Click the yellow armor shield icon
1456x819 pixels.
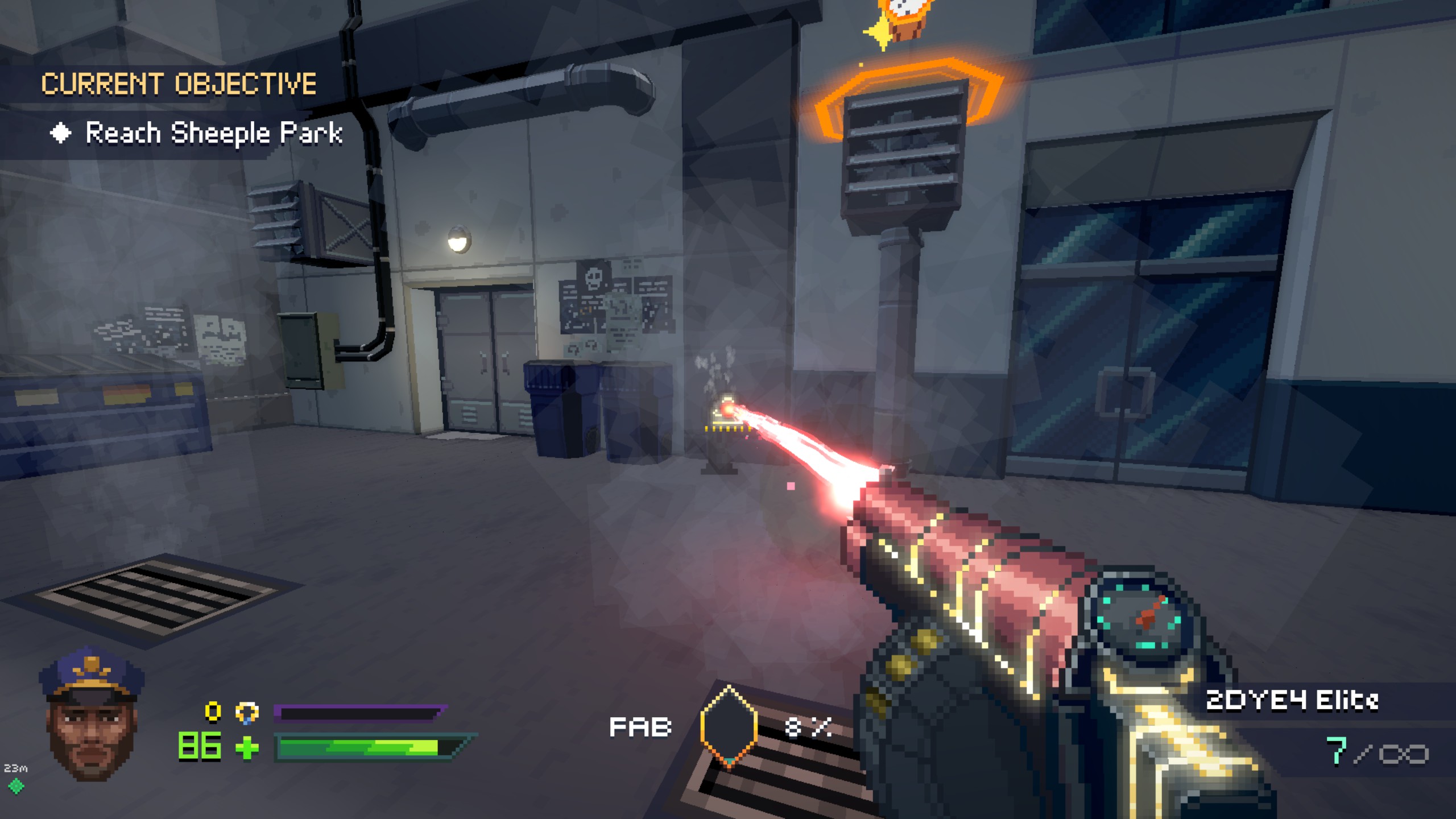247,712
